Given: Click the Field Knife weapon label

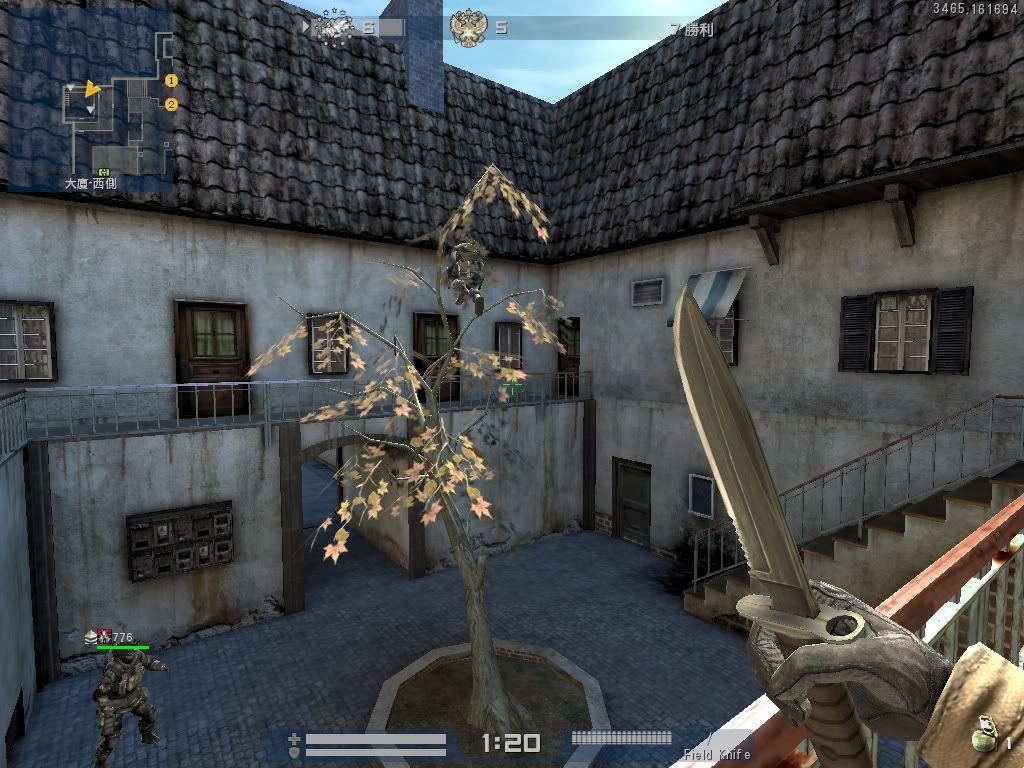Looking at the screenshot, I should [717, 754].
